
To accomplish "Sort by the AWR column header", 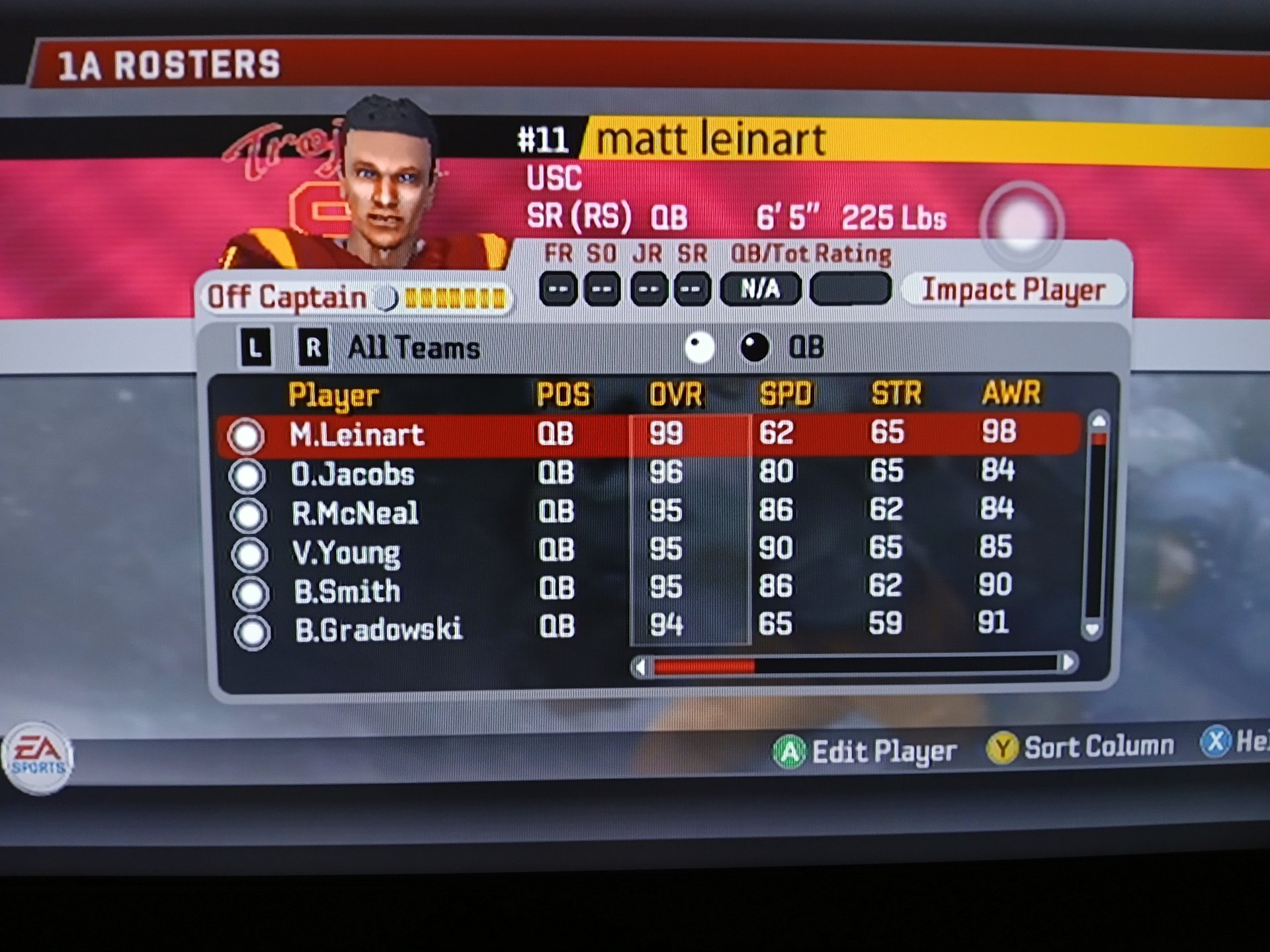I will click(x=1011, y=393).
